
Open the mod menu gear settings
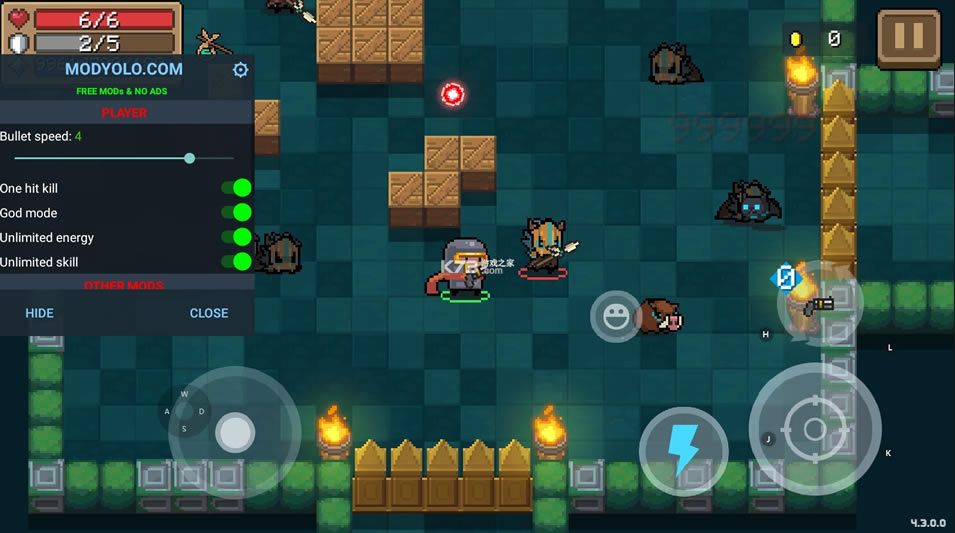click(240, 70)
